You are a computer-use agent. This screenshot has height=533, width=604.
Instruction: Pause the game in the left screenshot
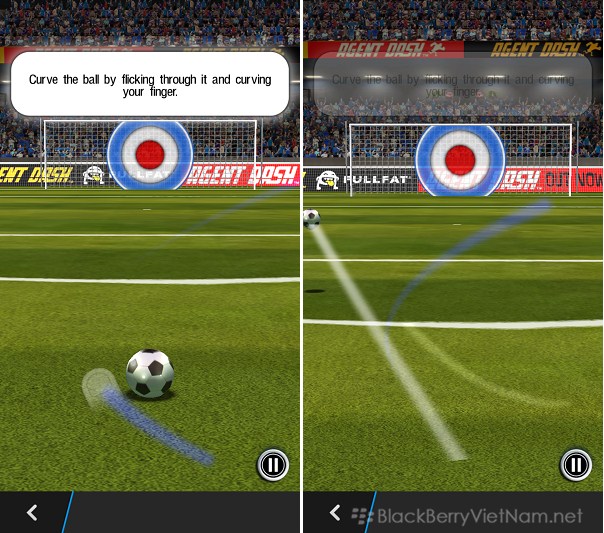pos(272,464)
